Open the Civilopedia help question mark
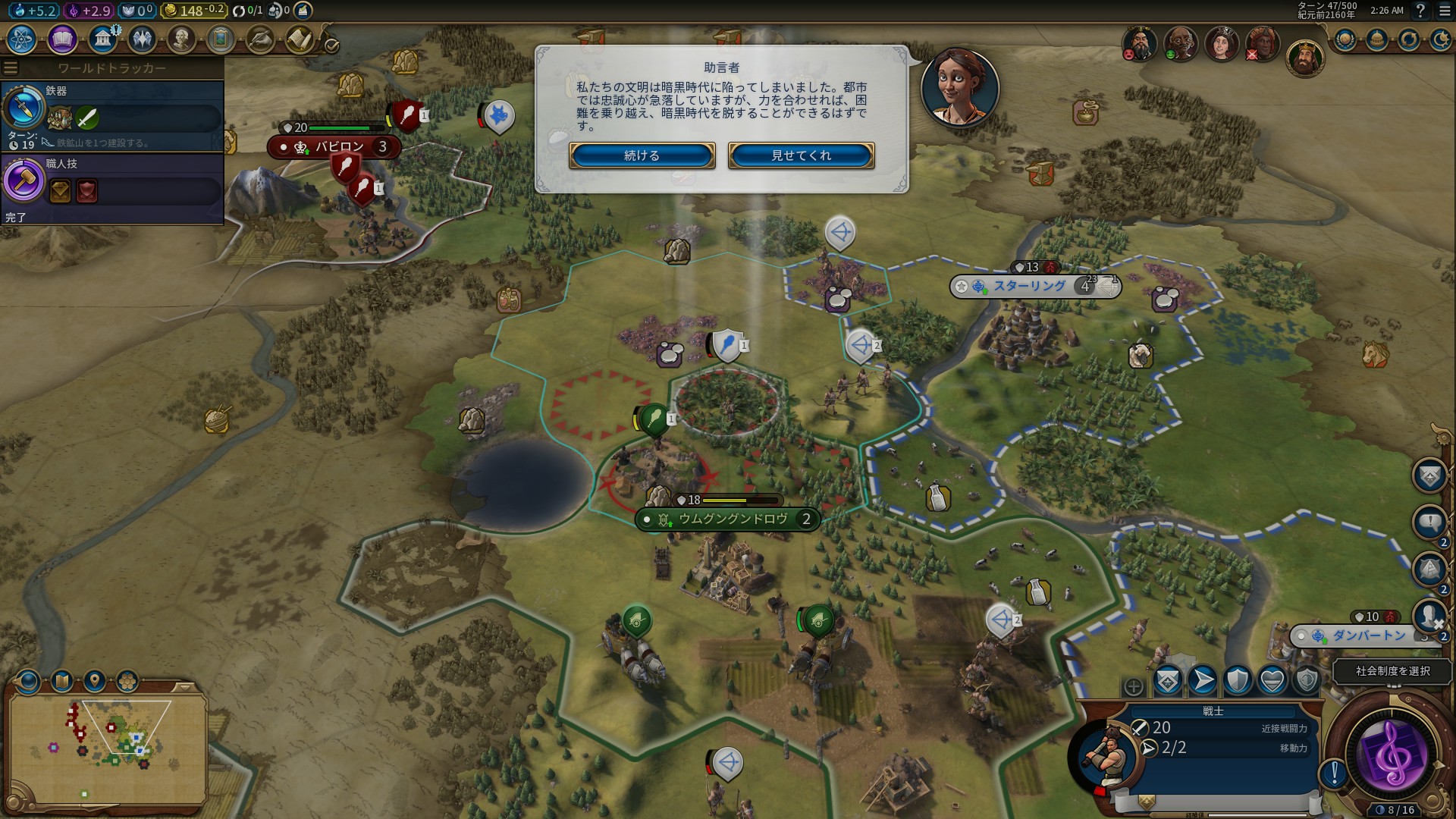1456x819 pixels. click(1420, 11)
